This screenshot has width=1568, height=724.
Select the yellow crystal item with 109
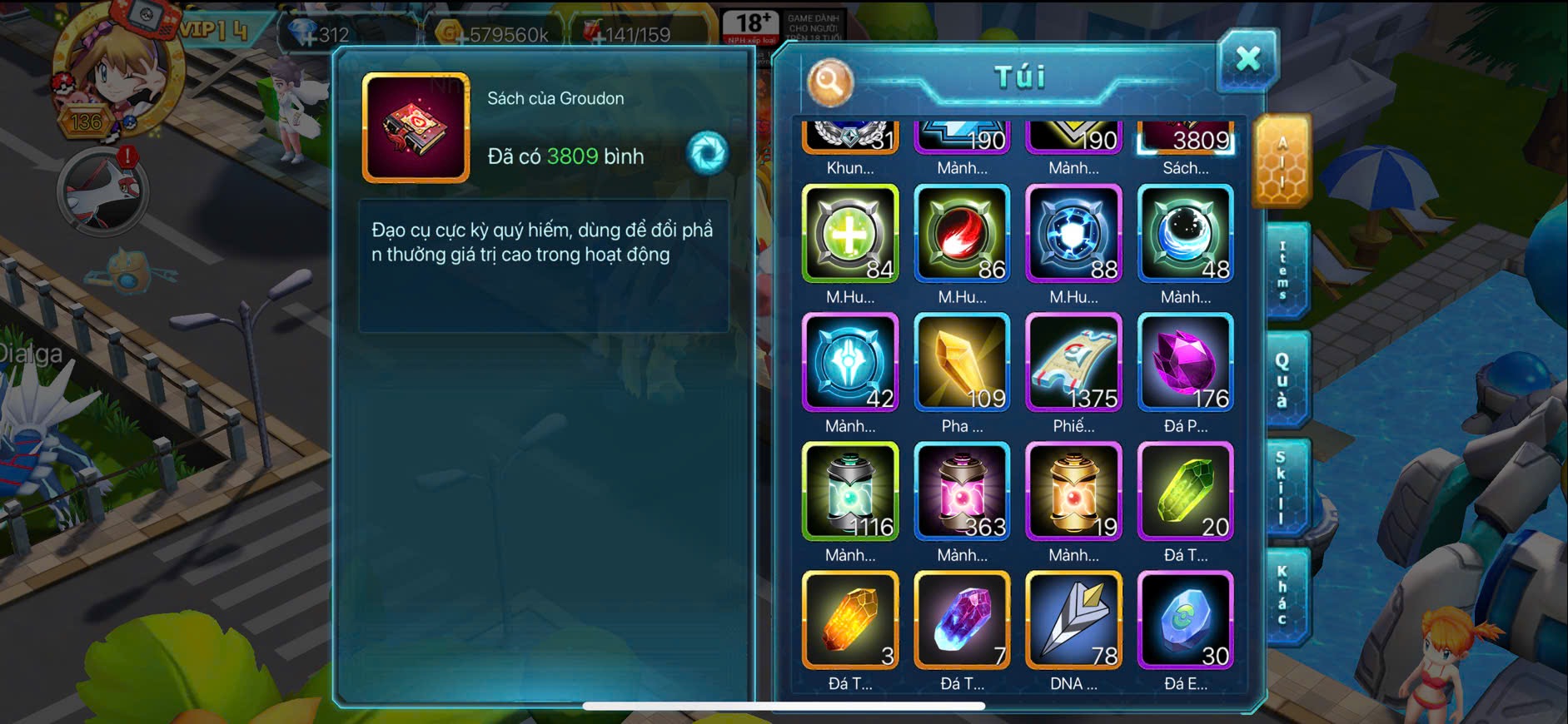pos(962,363)
